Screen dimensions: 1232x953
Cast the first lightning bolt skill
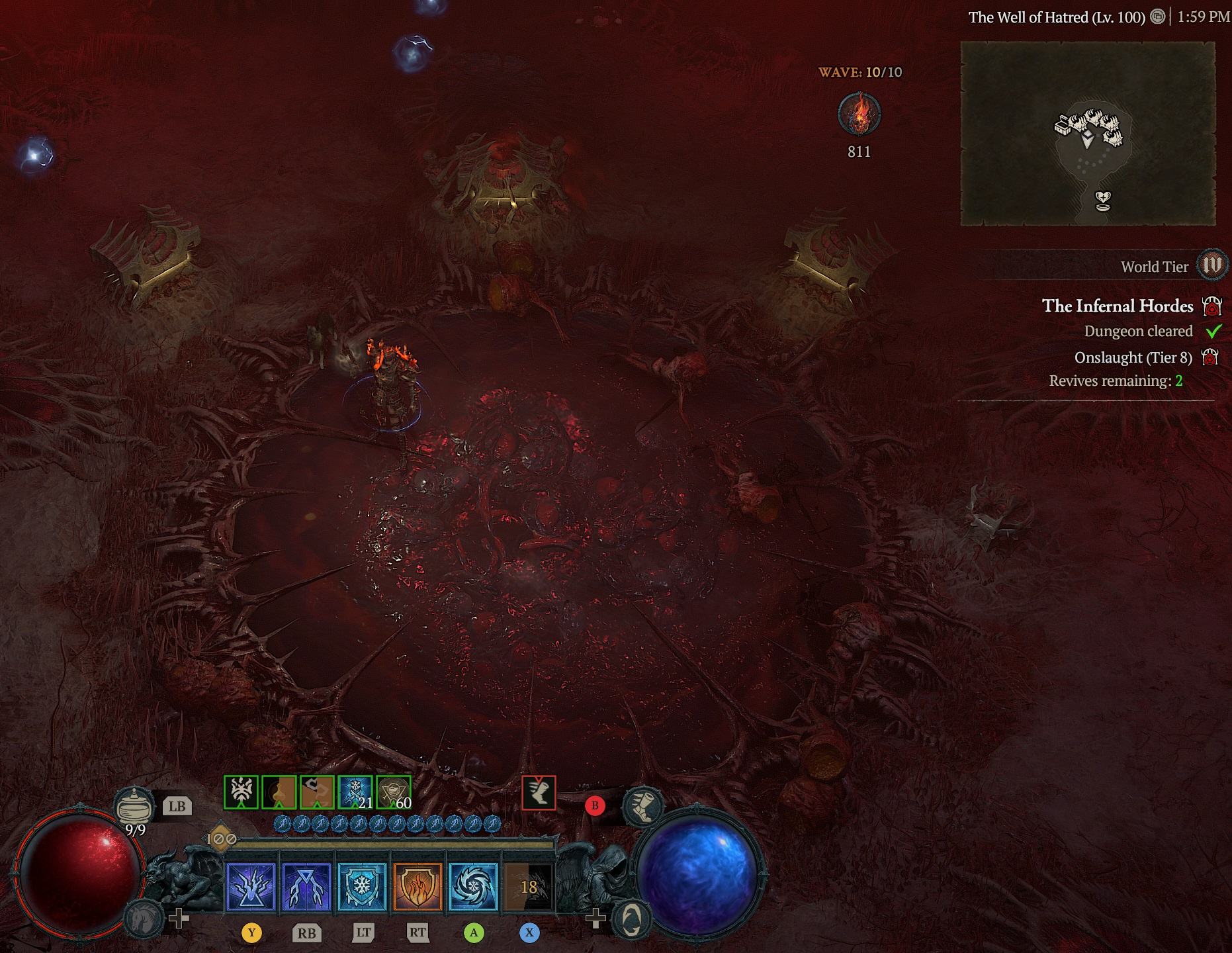[x=251, y=886]
